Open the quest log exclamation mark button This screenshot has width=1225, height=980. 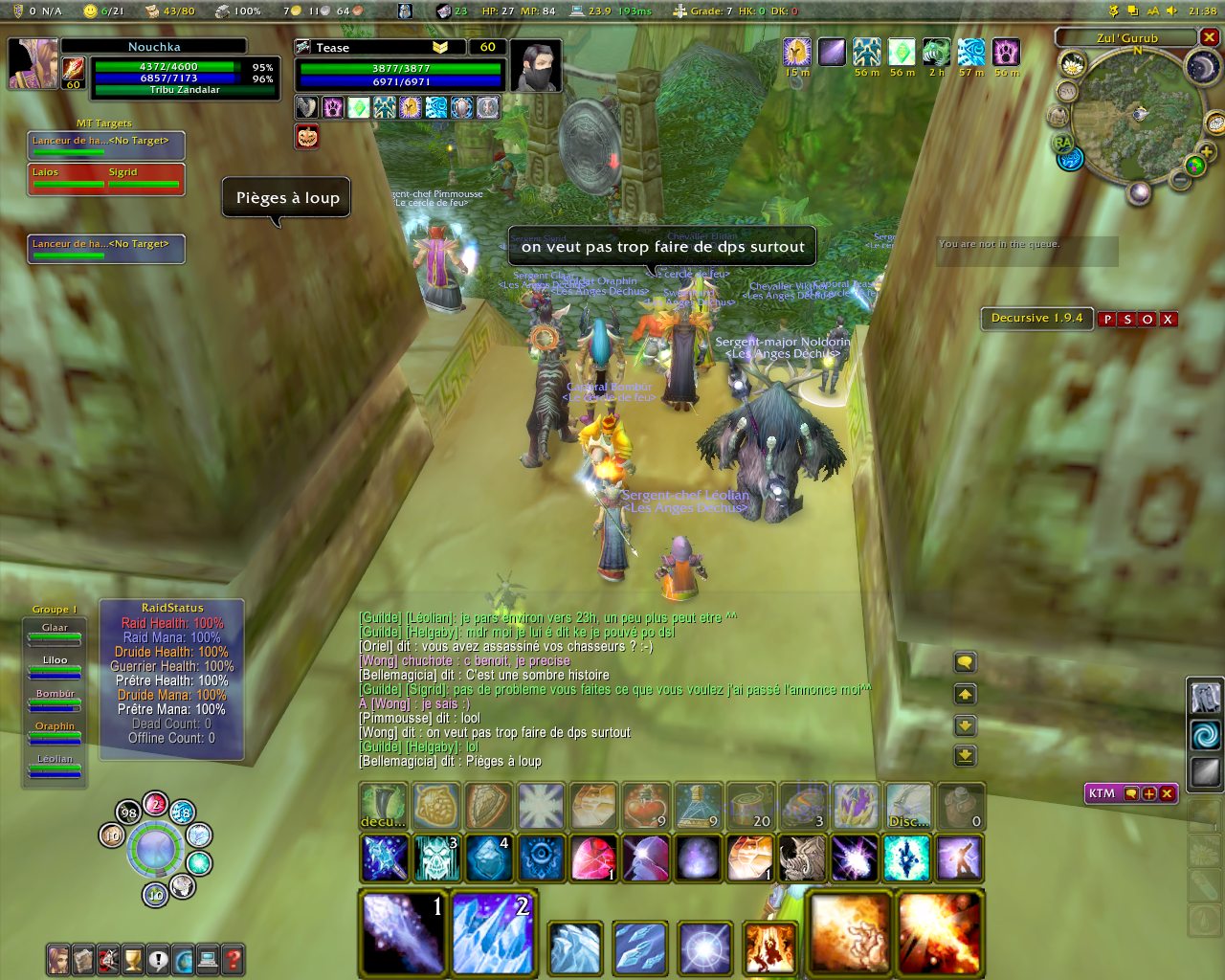[x=158, y=959]
